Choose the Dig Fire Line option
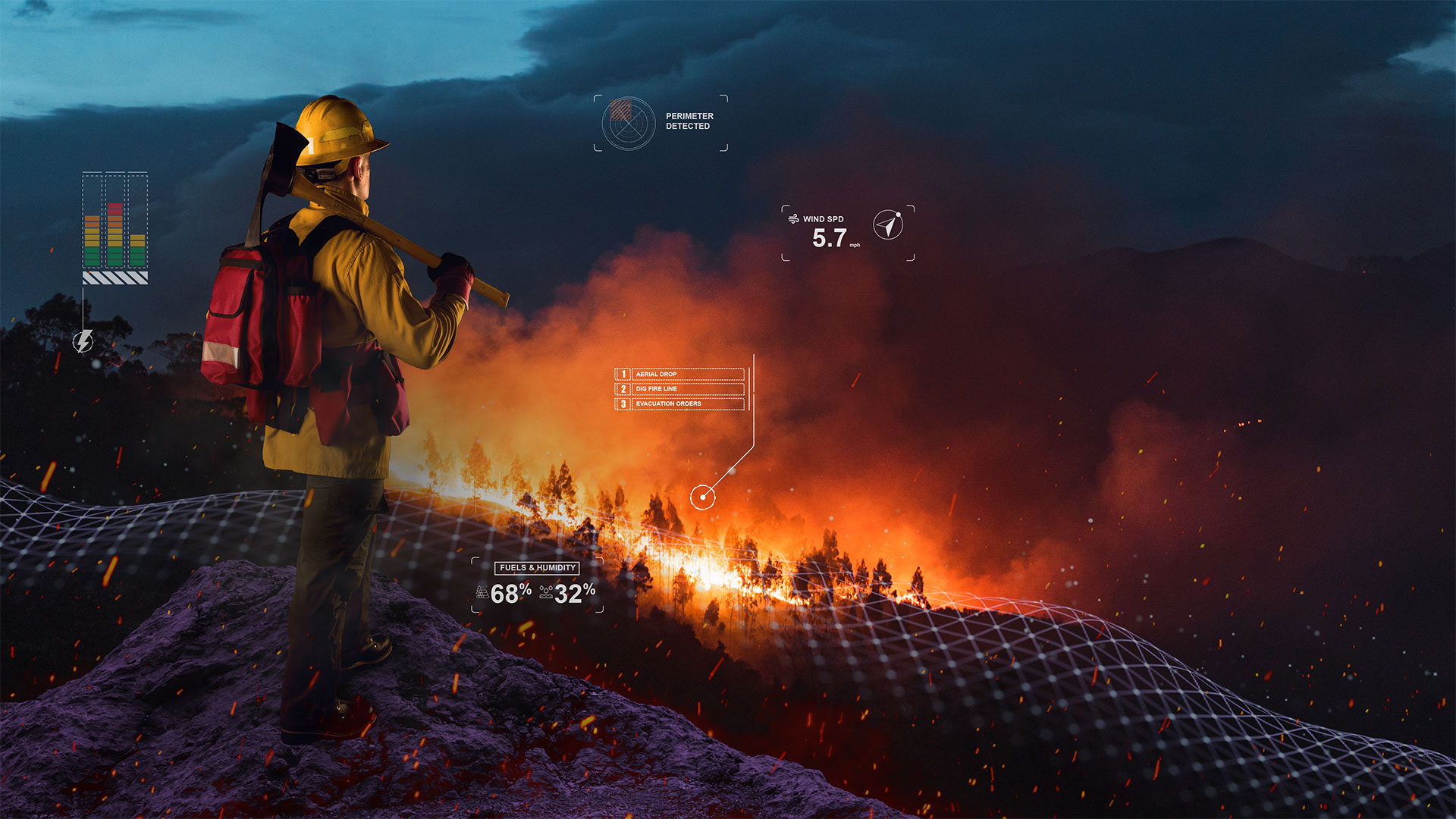The width and height of the screenshot is (1456, 819). [x=680, y=389]
